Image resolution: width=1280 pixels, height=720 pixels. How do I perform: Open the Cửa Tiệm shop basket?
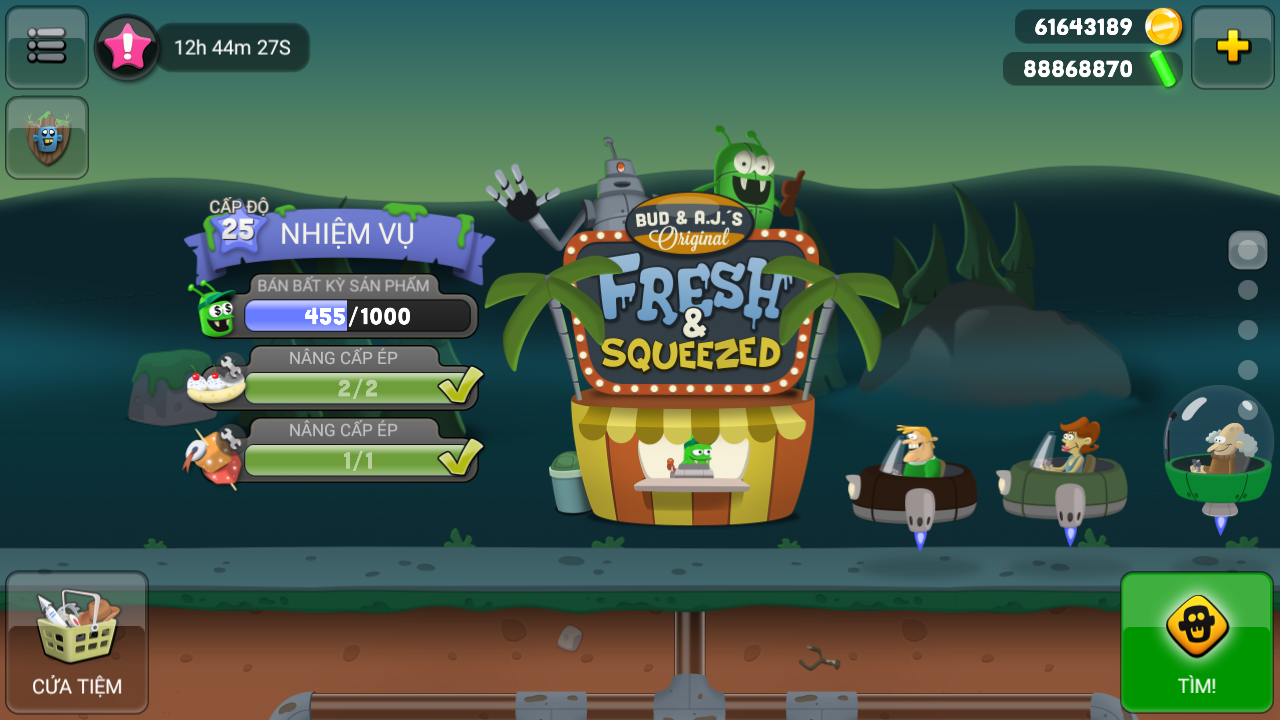[77, 641]
